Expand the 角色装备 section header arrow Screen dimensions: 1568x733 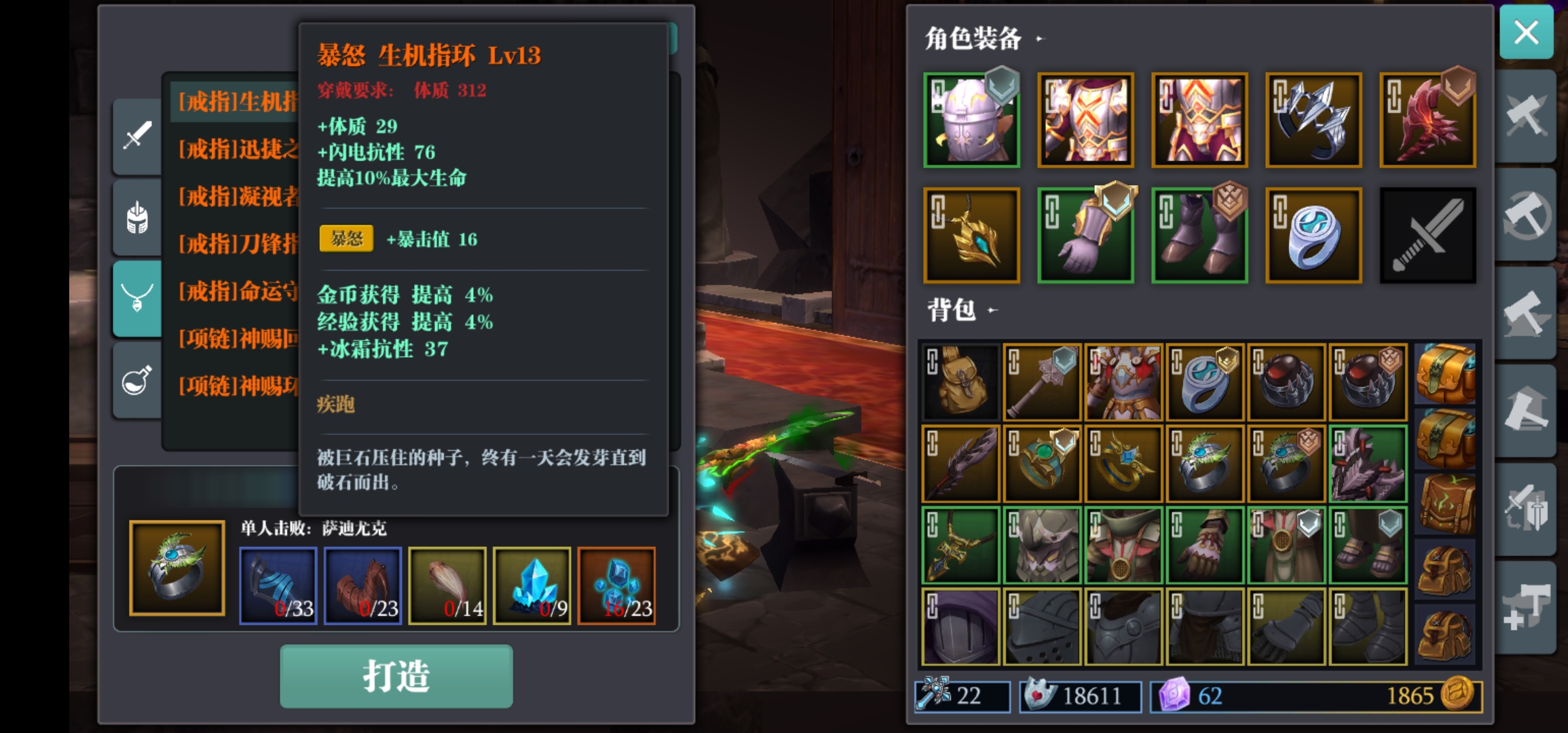point(1039,39)
